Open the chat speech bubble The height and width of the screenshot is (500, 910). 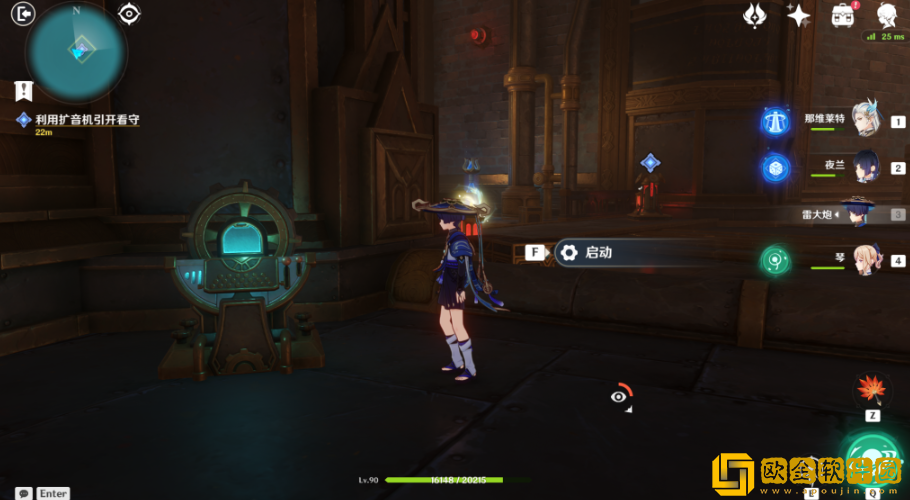point(23,493)
